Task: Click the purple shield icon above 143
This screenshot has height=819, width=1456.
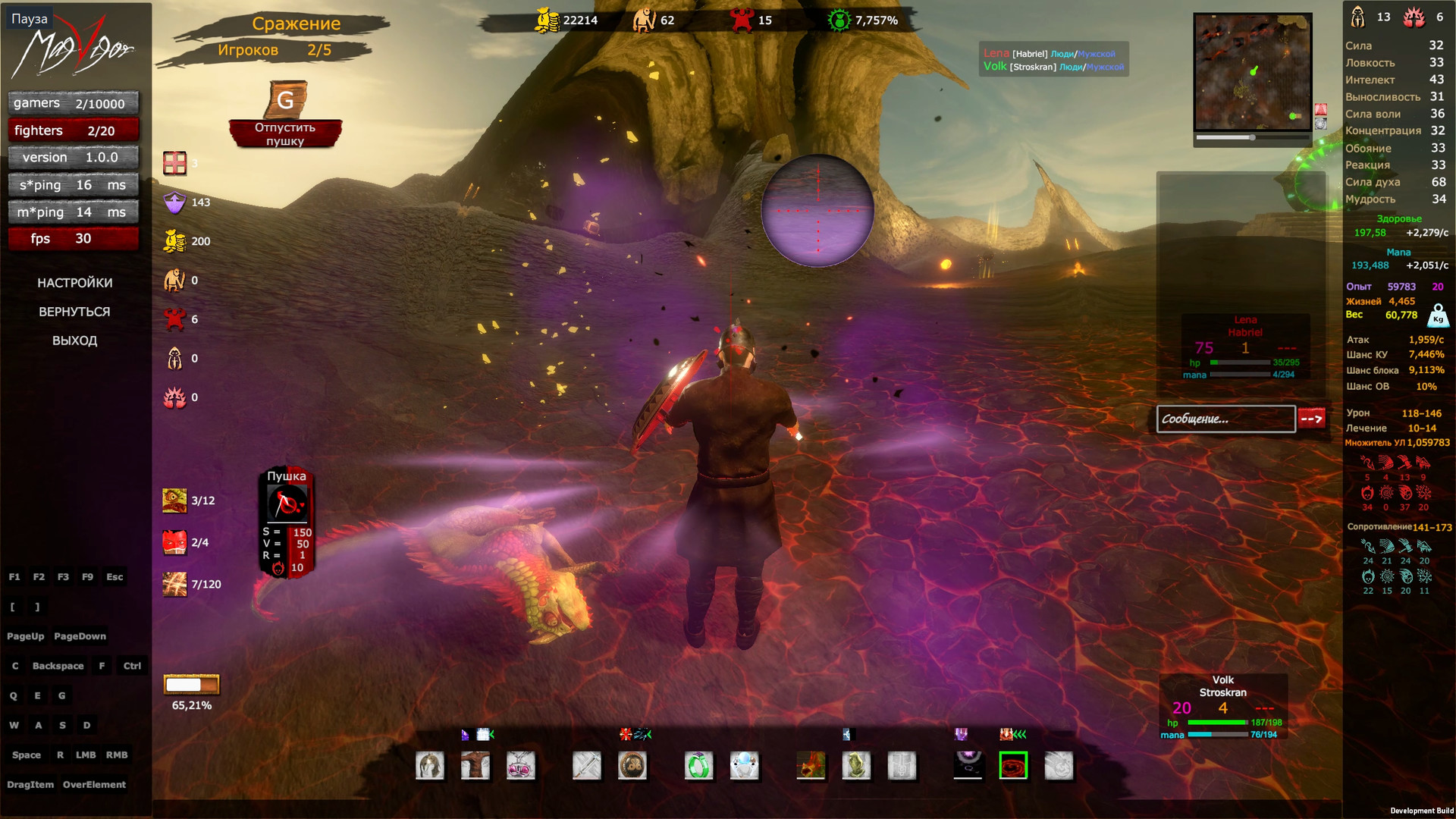Action: click(x=174, y=202)
